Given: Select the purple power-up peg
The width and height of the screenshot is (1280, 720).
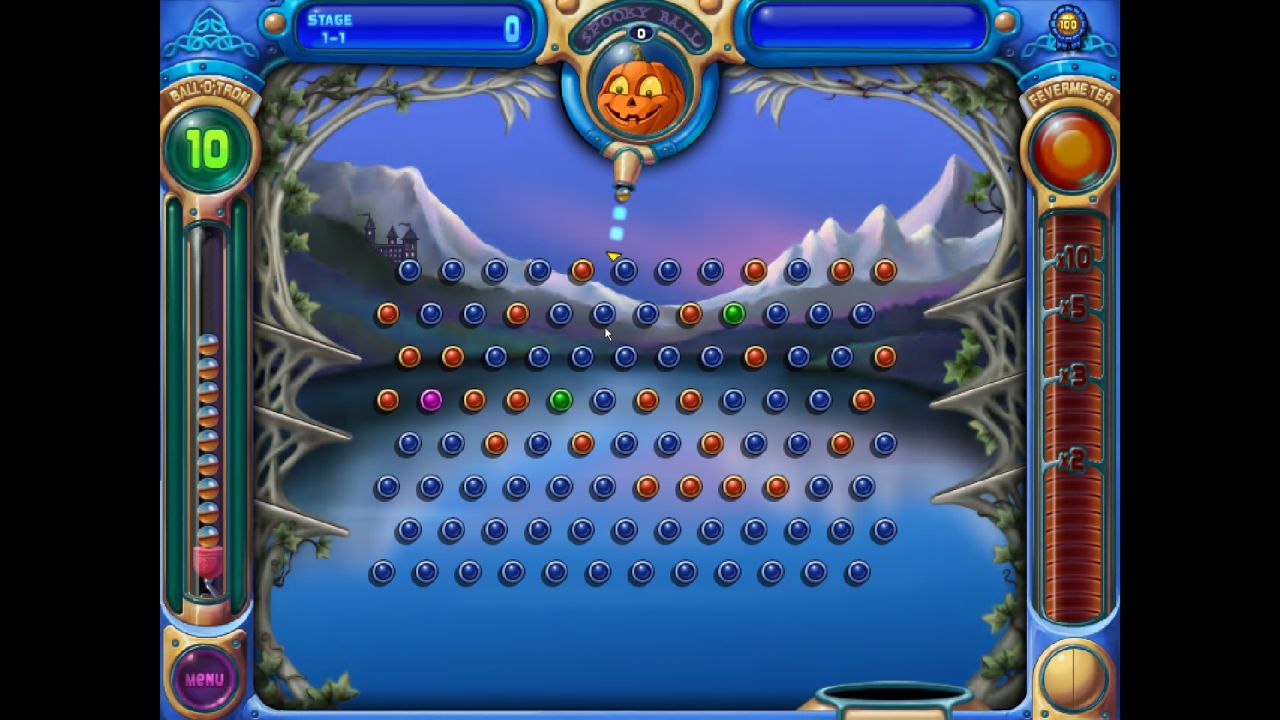Looking at the screenshot, I should 431,399.
